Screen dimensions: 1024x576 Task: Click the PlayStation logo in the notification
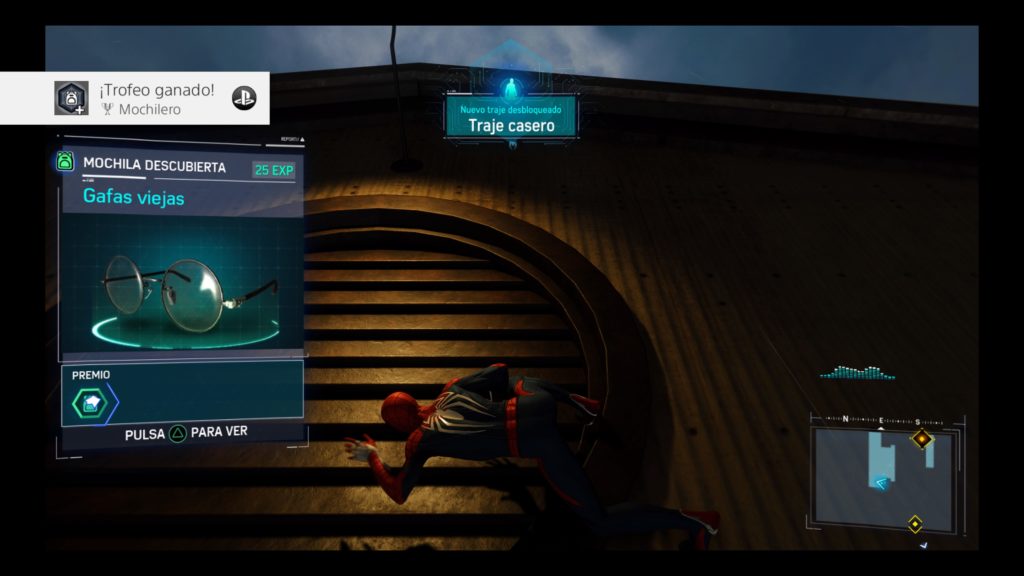tap(244, 98)
